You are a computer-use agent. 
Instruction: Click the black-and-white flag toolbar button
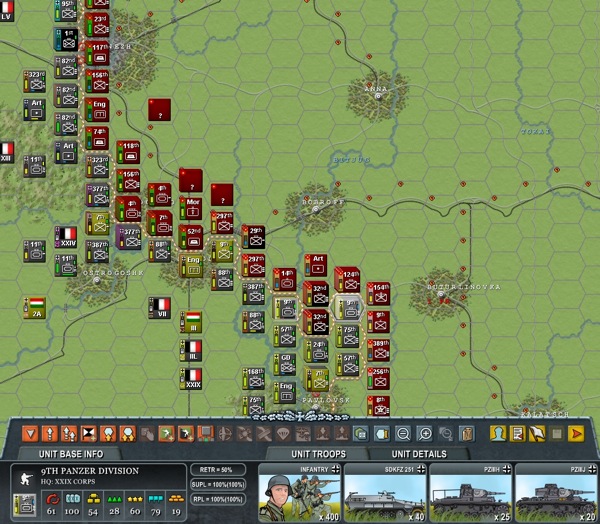(88, 434)
